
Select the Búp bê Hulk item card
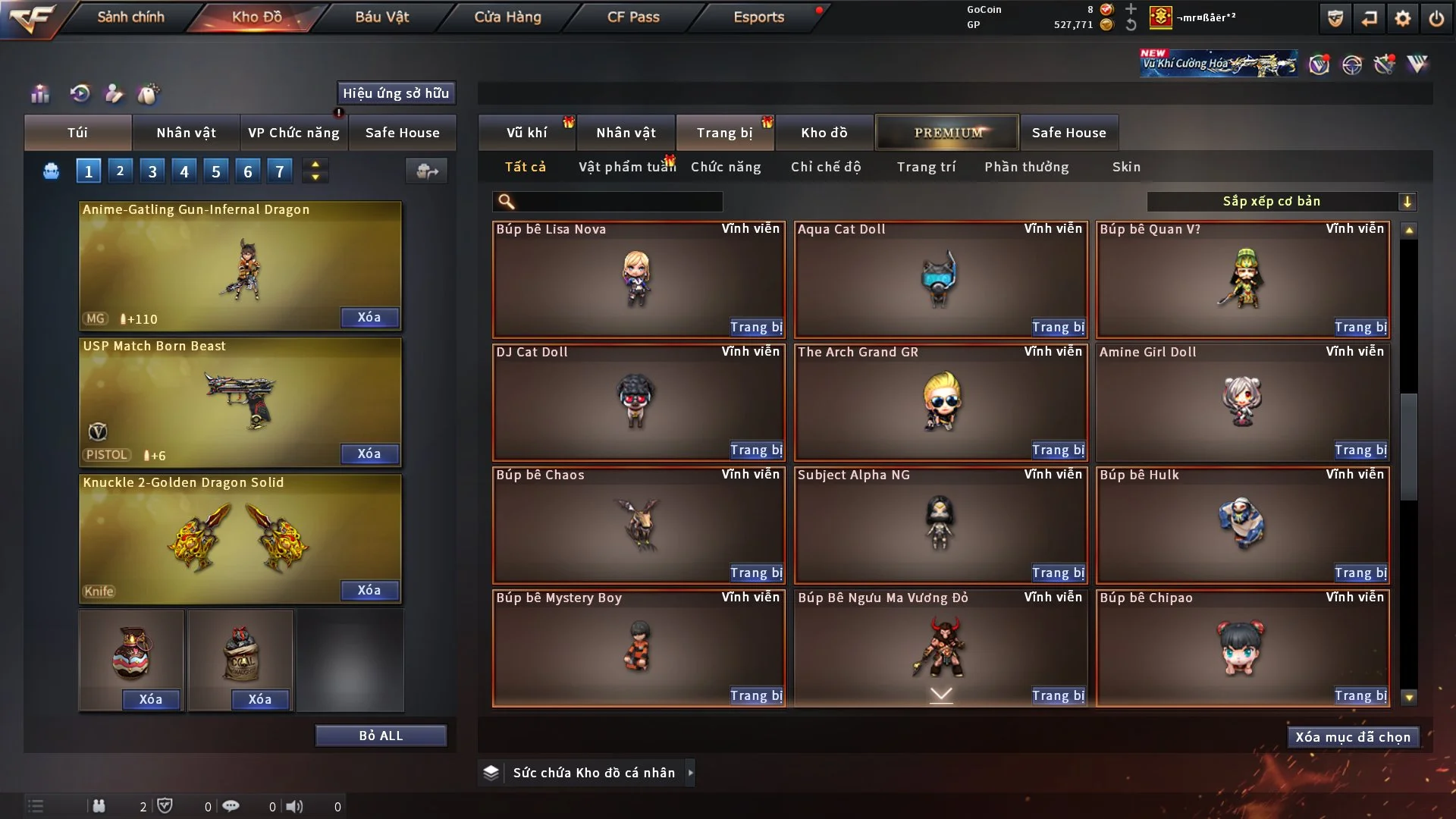(x=1242, y=523)
